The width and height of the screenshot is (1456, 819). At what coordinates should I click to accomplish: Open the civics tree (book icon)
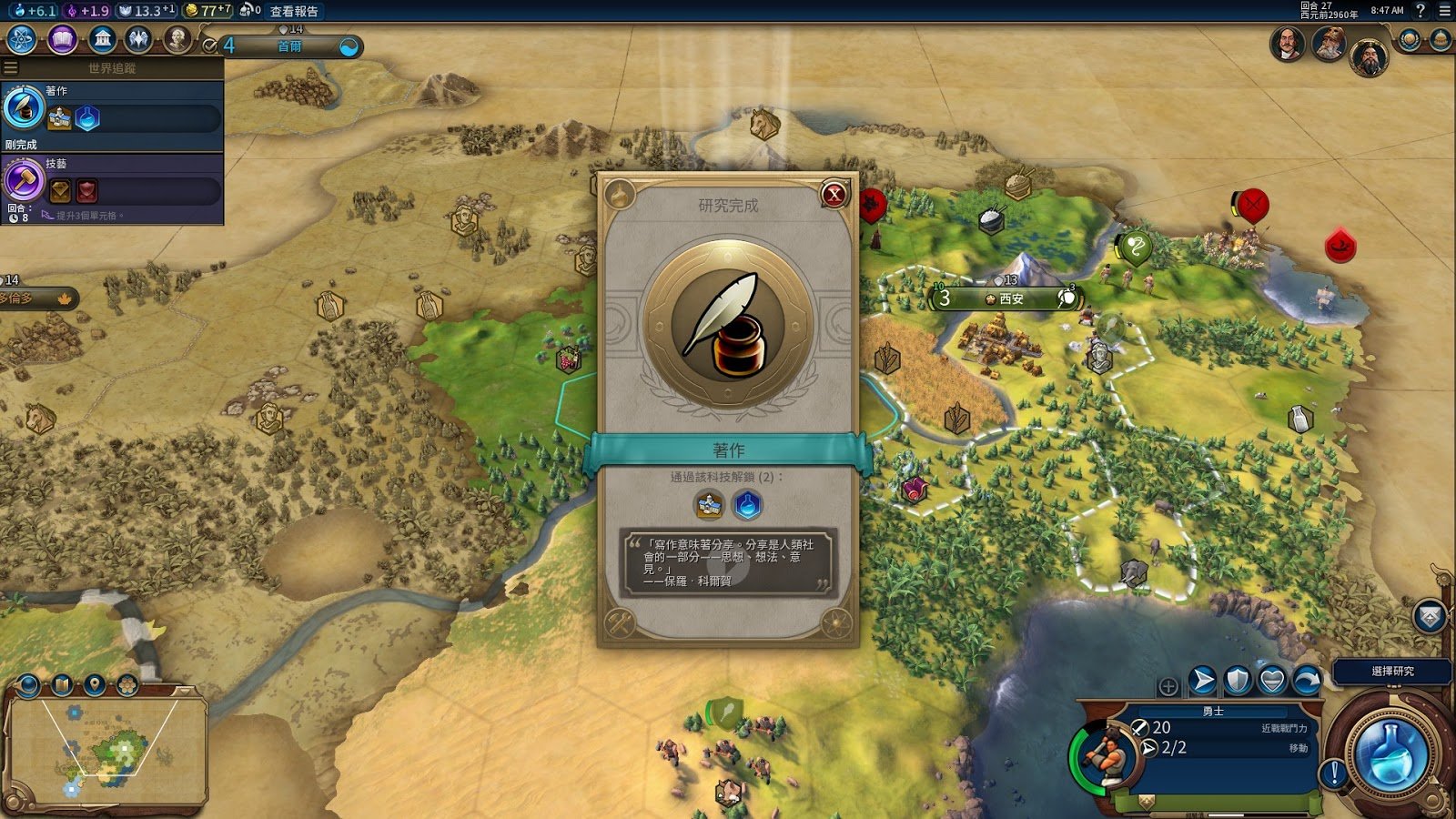(x=62, y=40)
